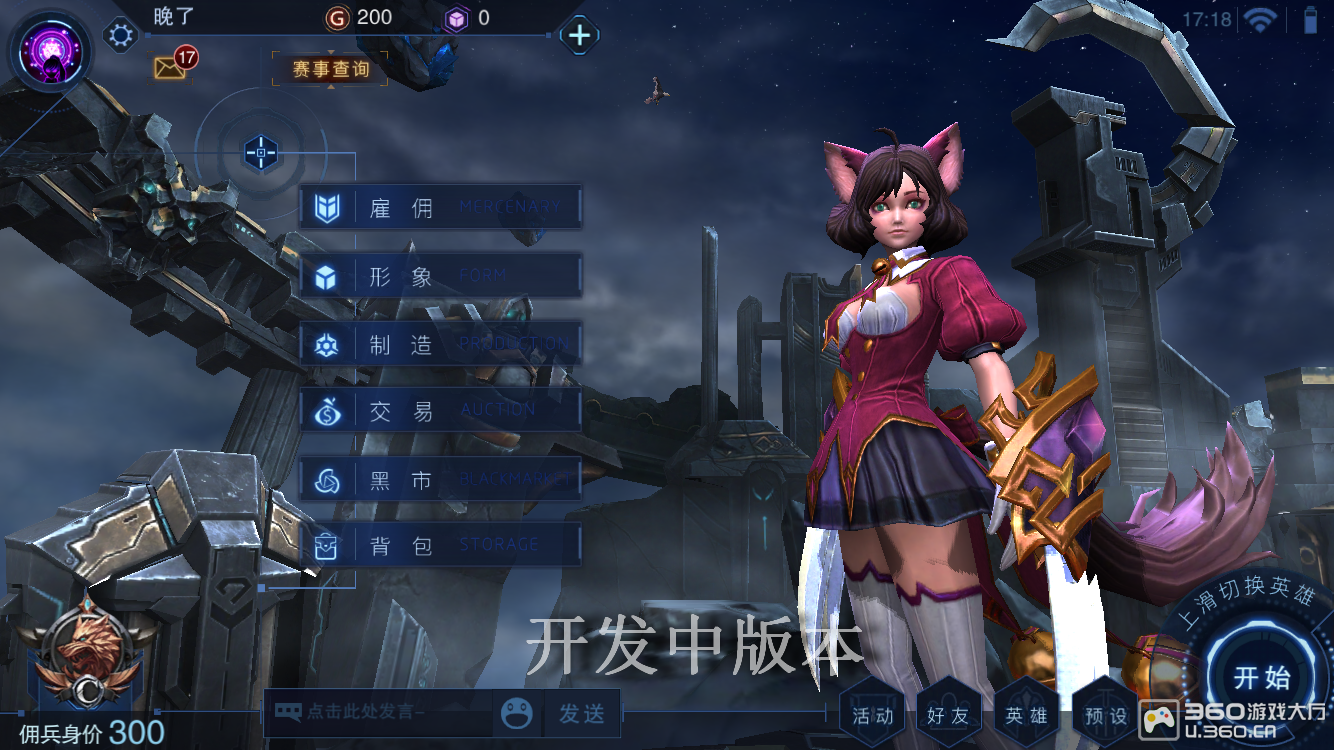This screenshot has width=1334, height=750.
Task: Enter the 黑市 Black Market
Action: click(x=440, y=480)
